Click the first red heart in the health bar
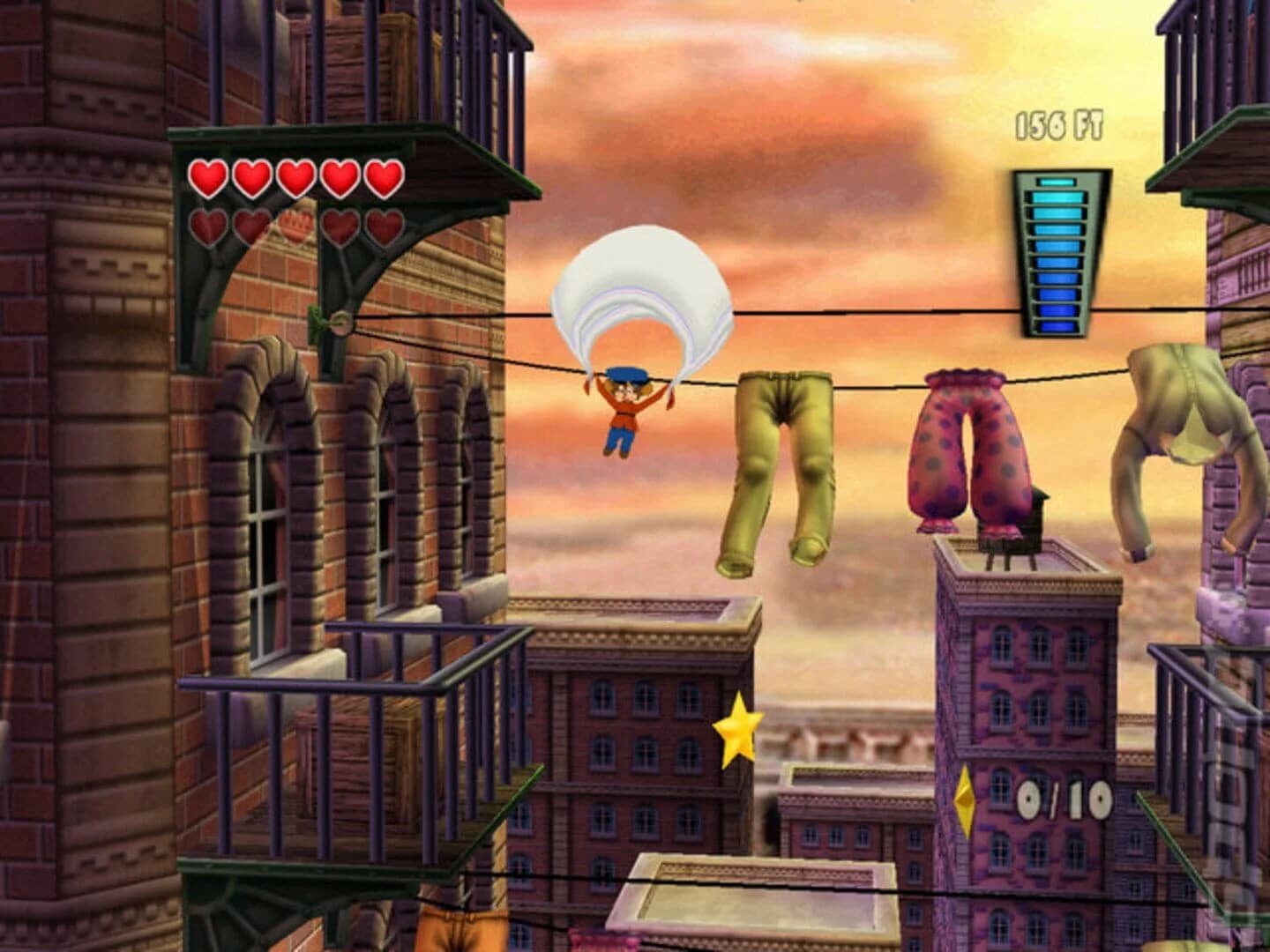Viewport: 1270px width, 952px height. pos(207,176)
